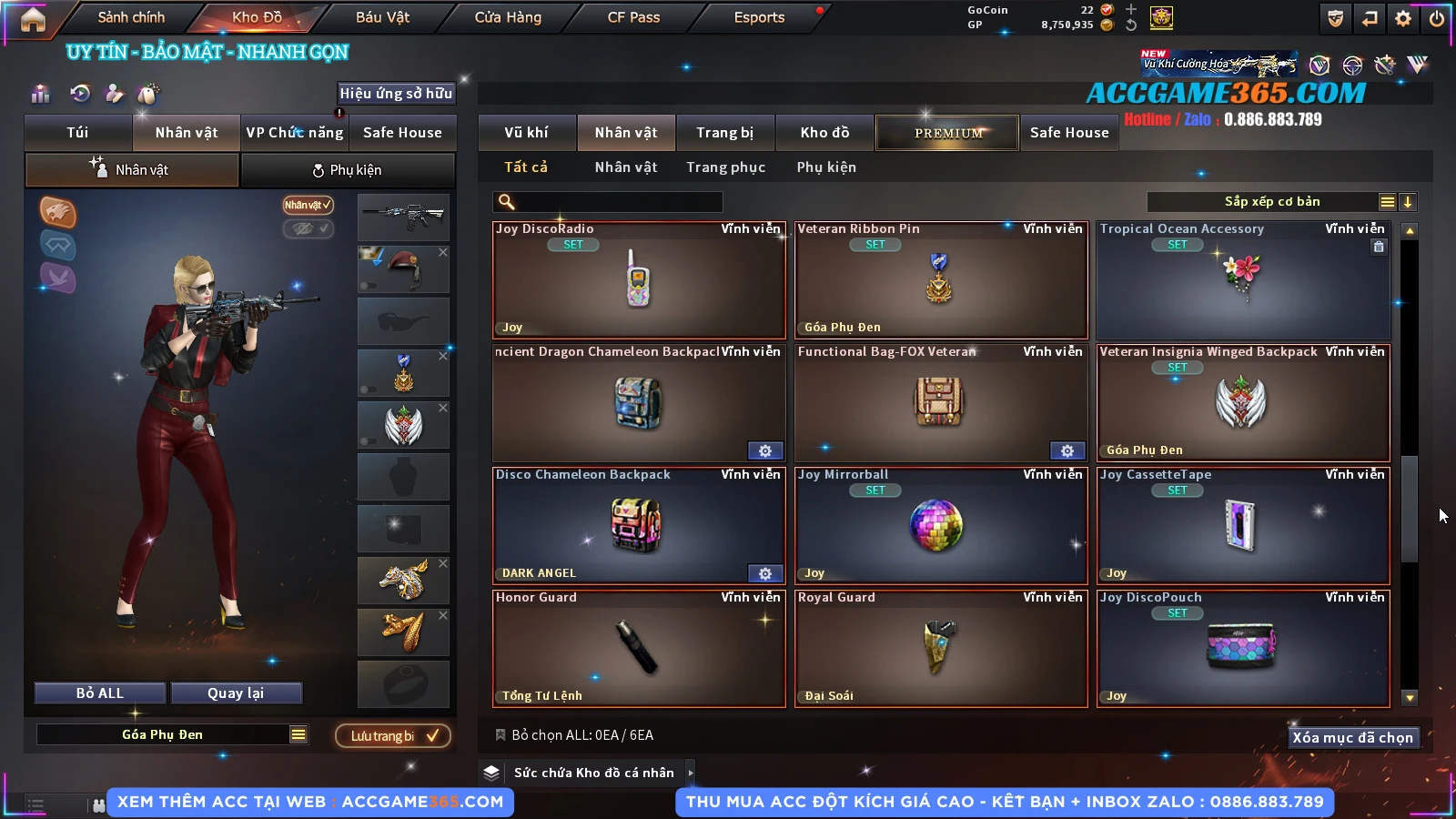This screenshot has height=819, width=1456.
Task: Filter by Trang phục sub-tab
Action: coord(725,167)
